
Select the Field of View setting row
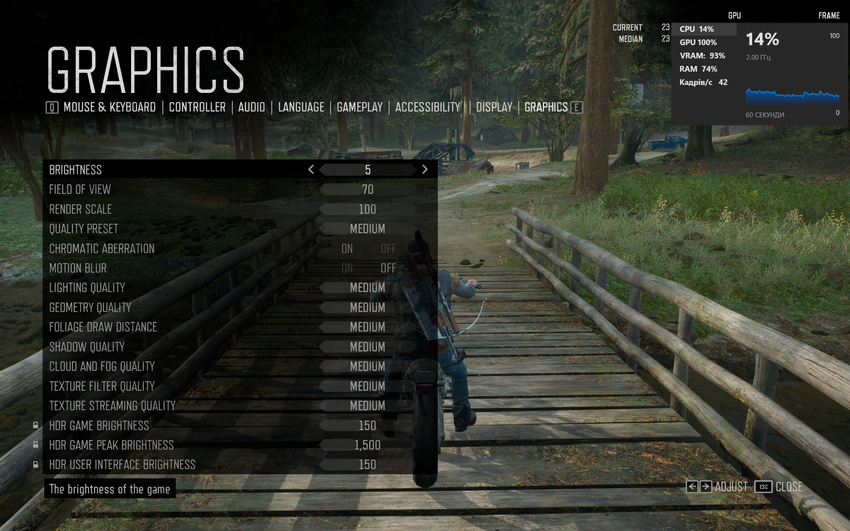(240, 190)
